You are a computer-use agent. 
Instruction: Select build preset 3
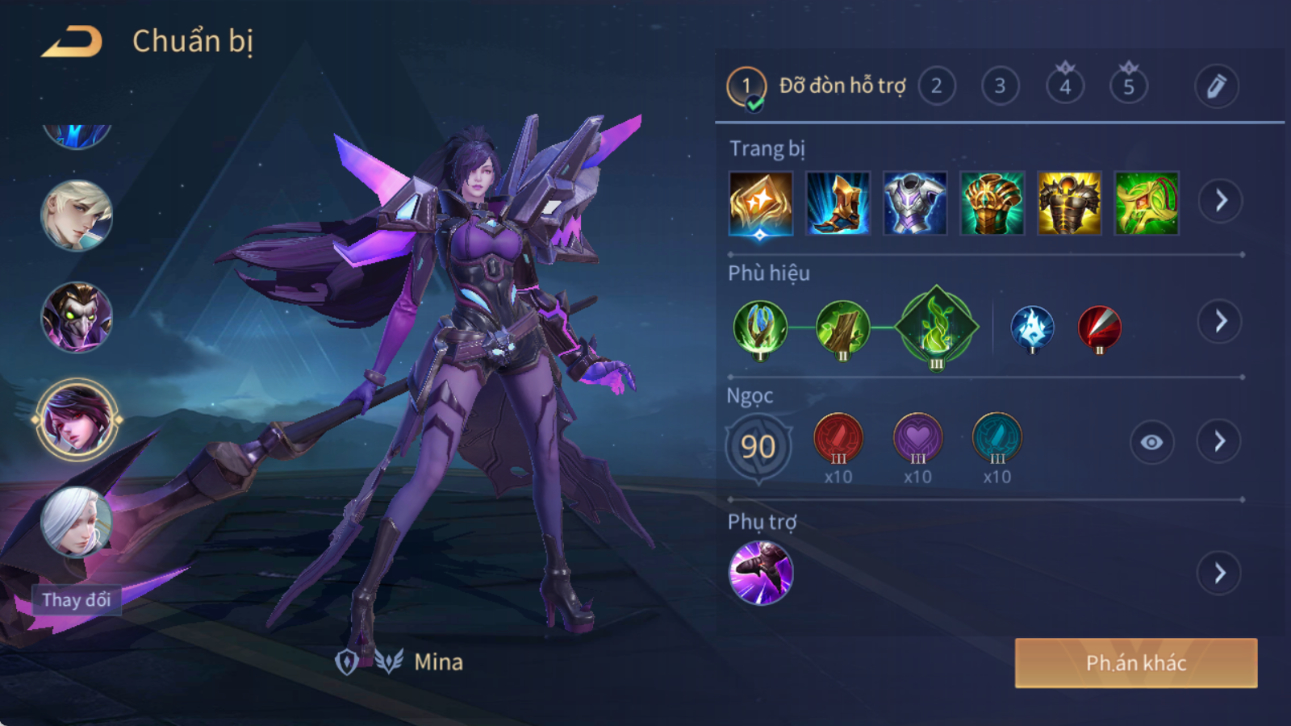click(999, 87)
